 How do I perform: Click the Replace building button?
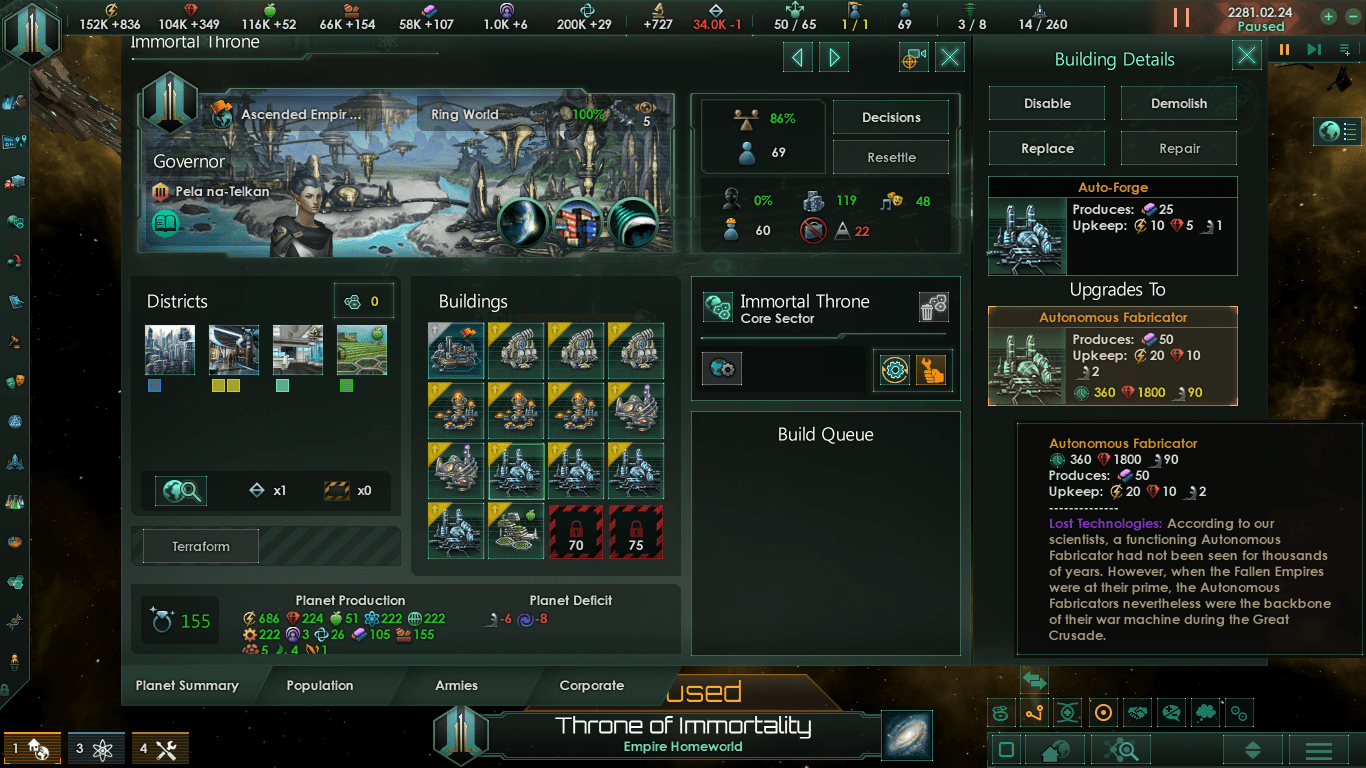click(1047, 148)
